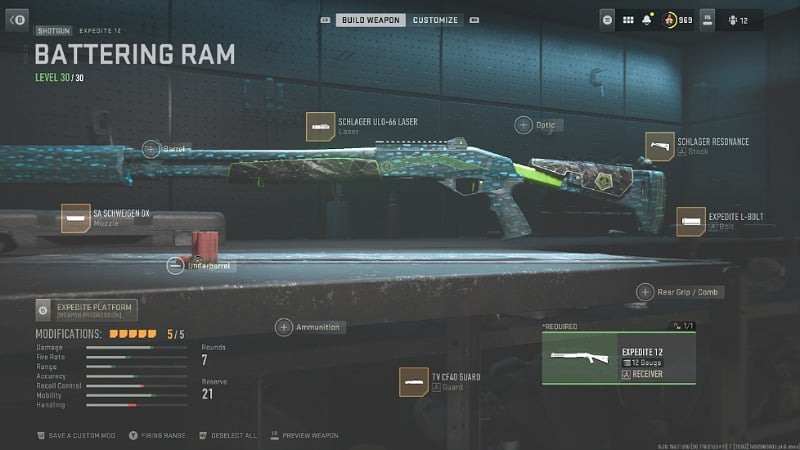
Task: Add an Underbarrel attachment
Action: [175, 265]
